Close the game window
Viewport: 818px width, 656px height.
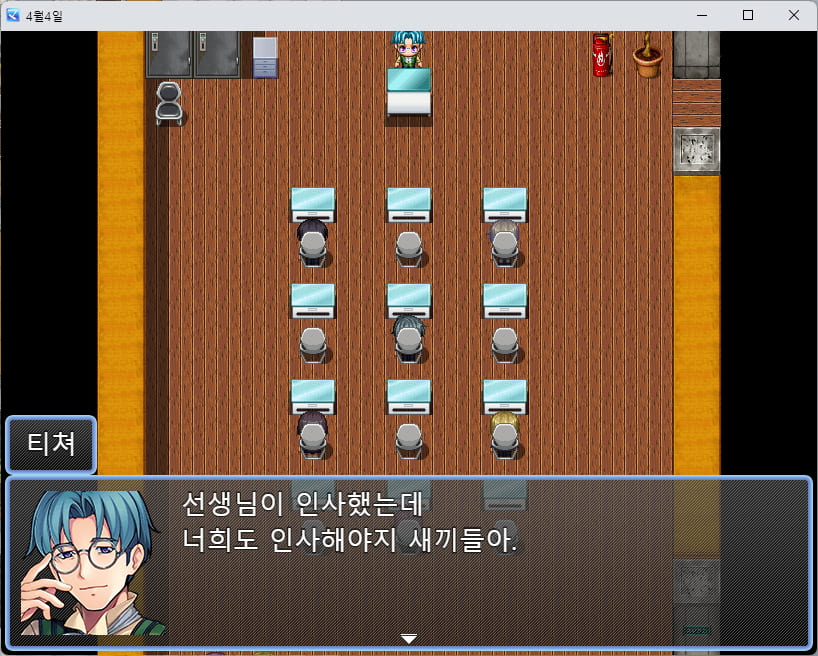click(793, 15)
